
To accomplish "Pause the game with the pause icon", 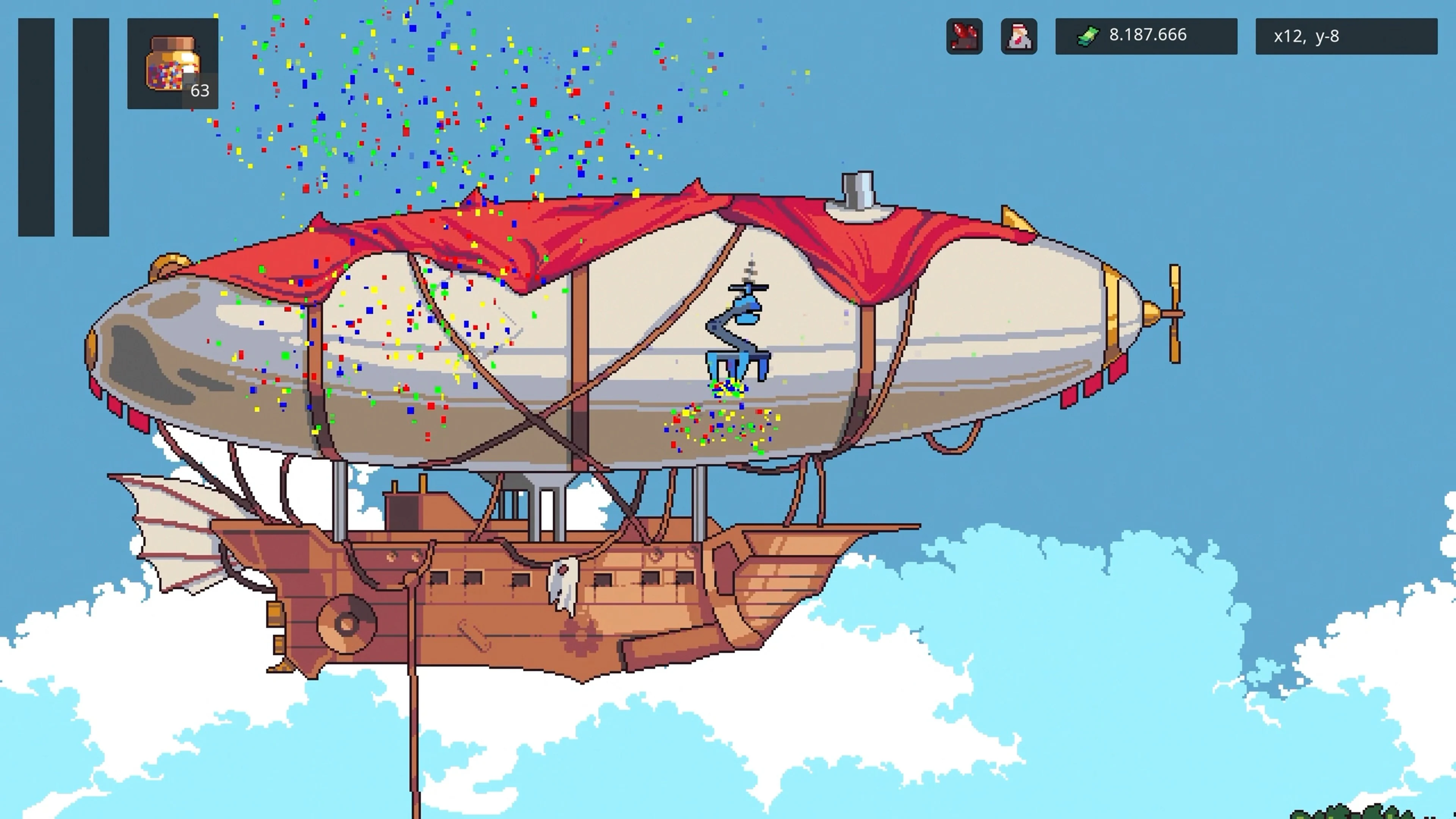I will [x=64, y=127].
